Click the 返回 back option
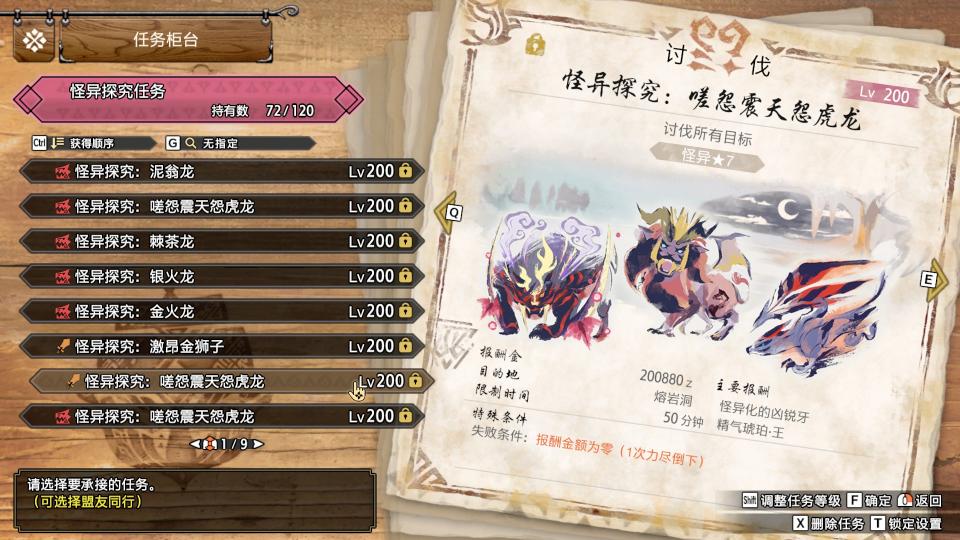The height and width of the screenshot is (540, 960). (920, 500)
